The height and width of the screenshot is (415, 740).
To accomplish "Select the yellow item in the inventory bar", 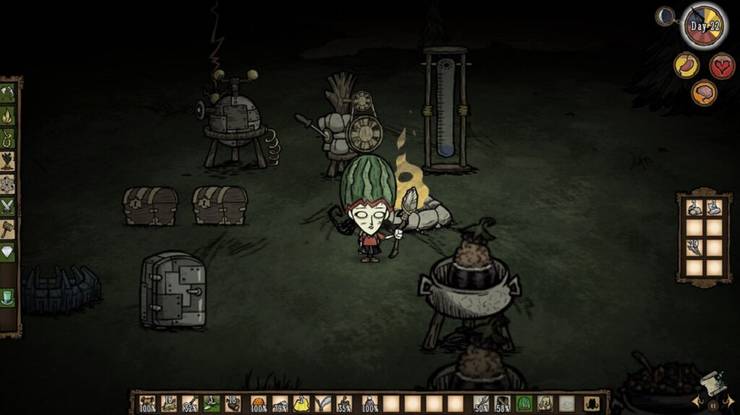I will point(300,404).
